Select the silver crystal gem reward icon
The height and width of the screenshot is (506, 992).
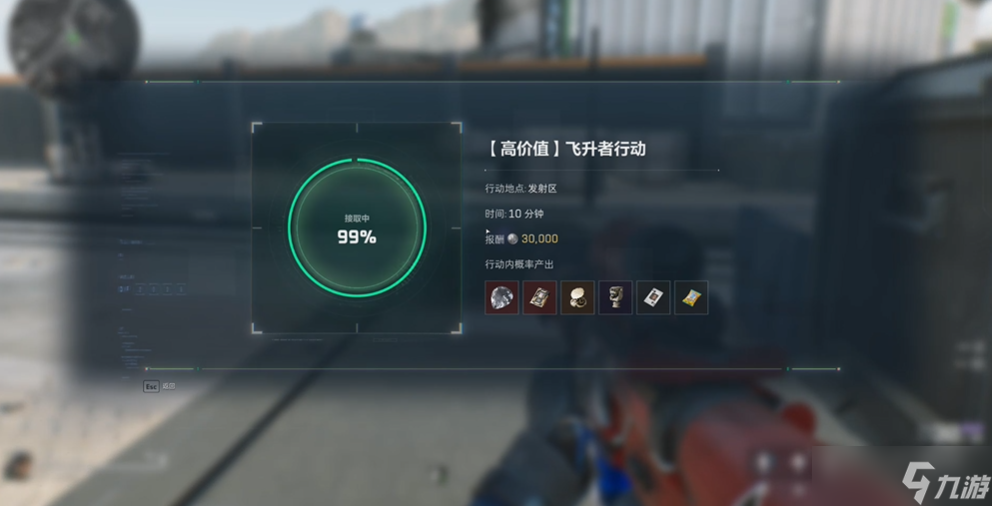(x=502, y=297)
